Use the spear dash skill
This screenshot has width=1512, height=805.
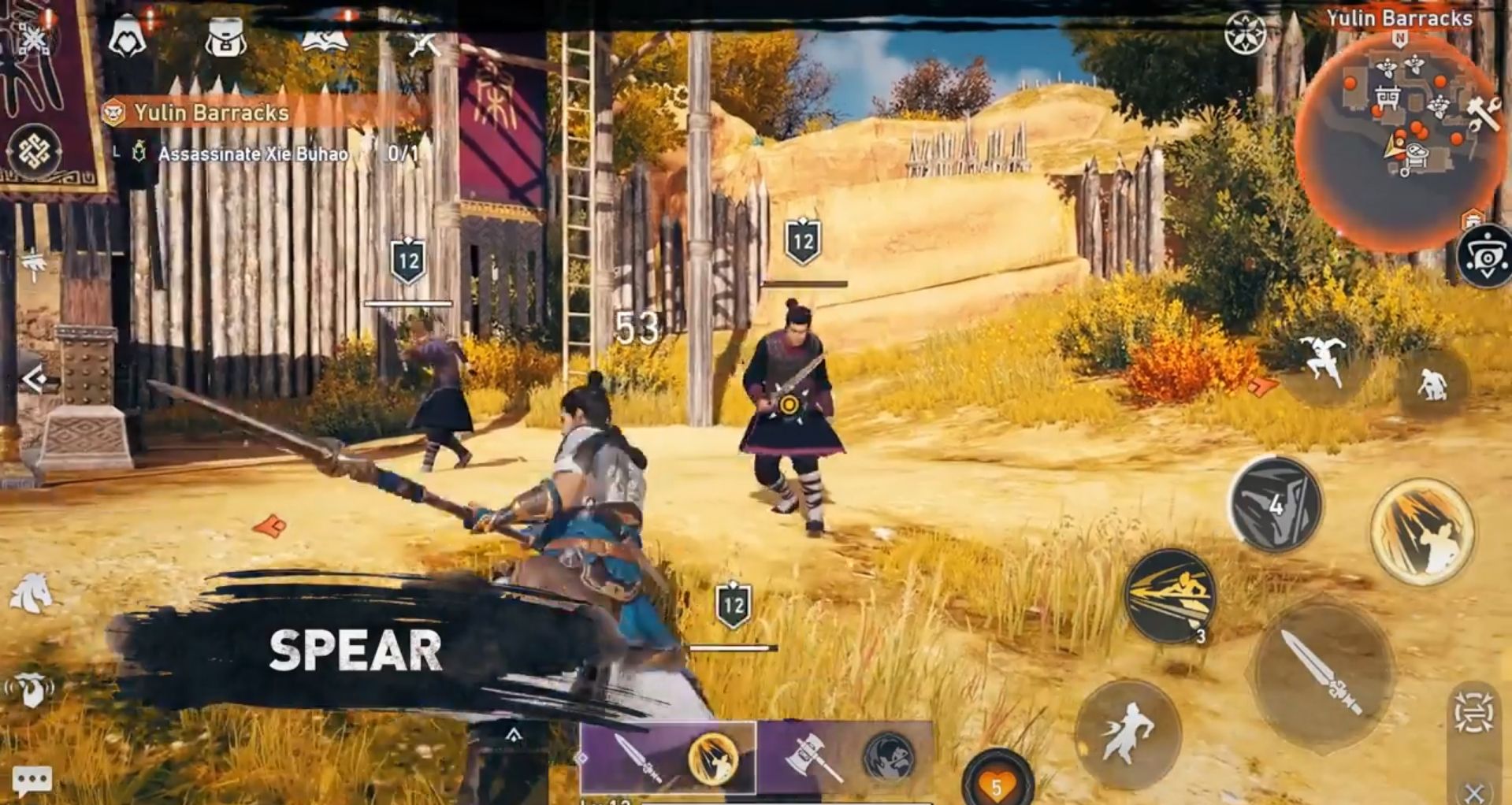pyautogui.click(x=1170, y=596)
